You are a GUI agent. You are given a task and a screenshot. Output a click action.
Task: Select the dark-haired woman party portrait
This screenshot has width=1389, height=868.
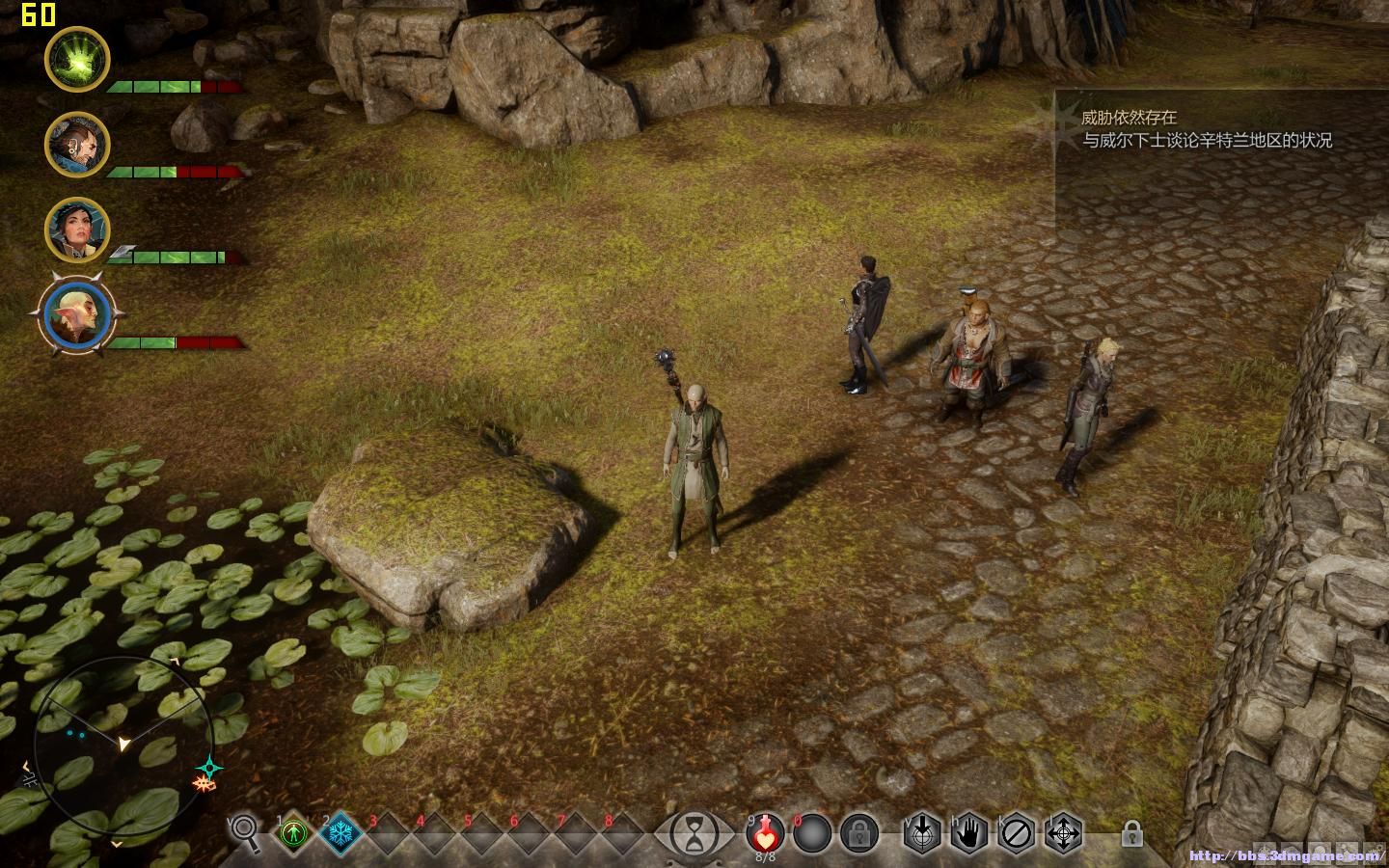coord(77,230)
